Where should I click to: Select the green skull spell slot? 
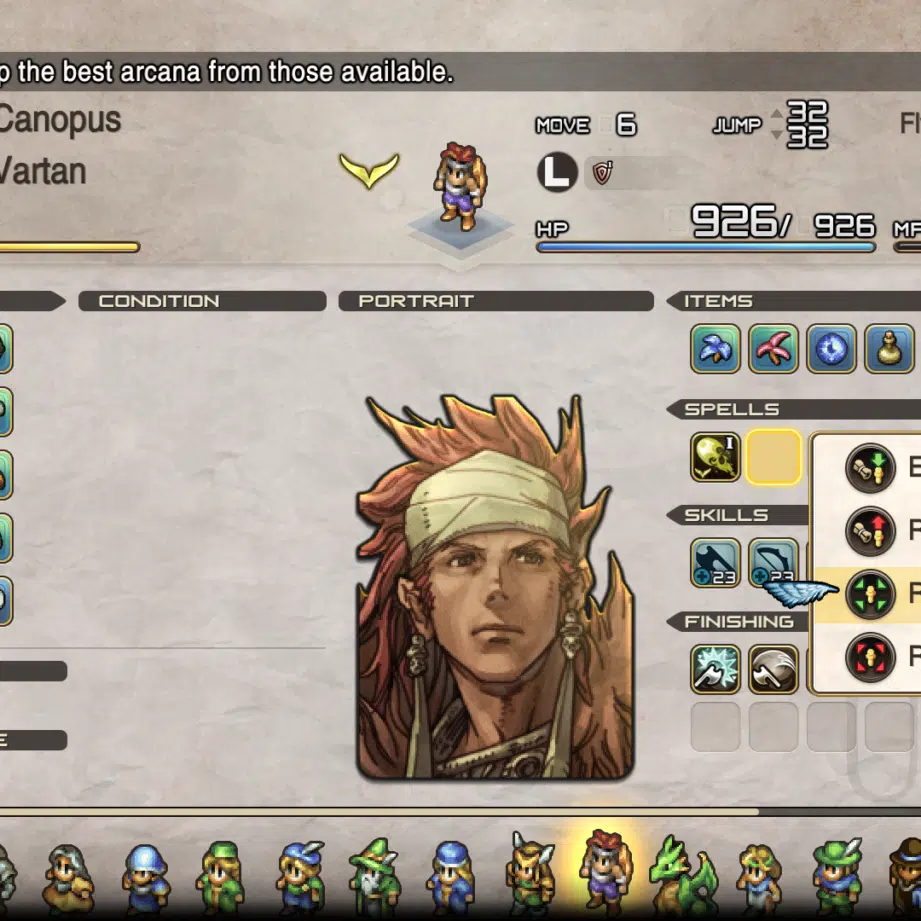[715, 457]
